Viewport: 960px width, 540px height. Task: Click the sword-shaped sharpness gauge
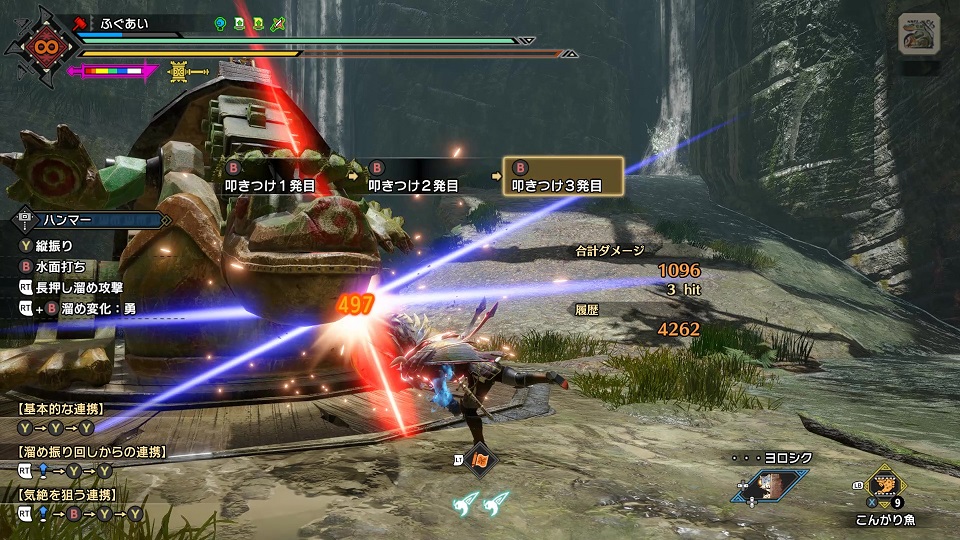113,71
